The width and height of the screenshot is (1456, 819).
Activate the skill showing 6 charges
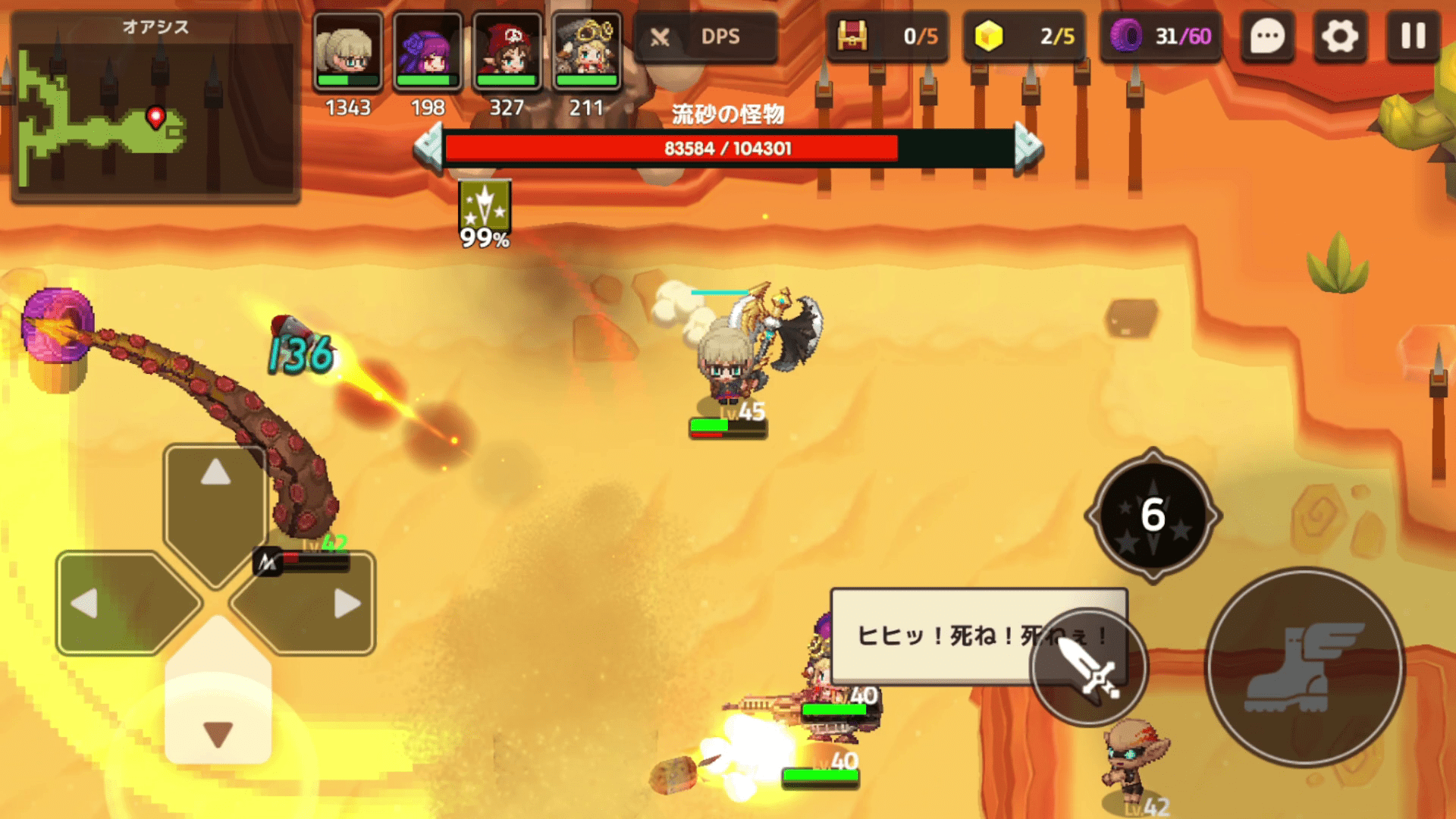click(1153, 516)
